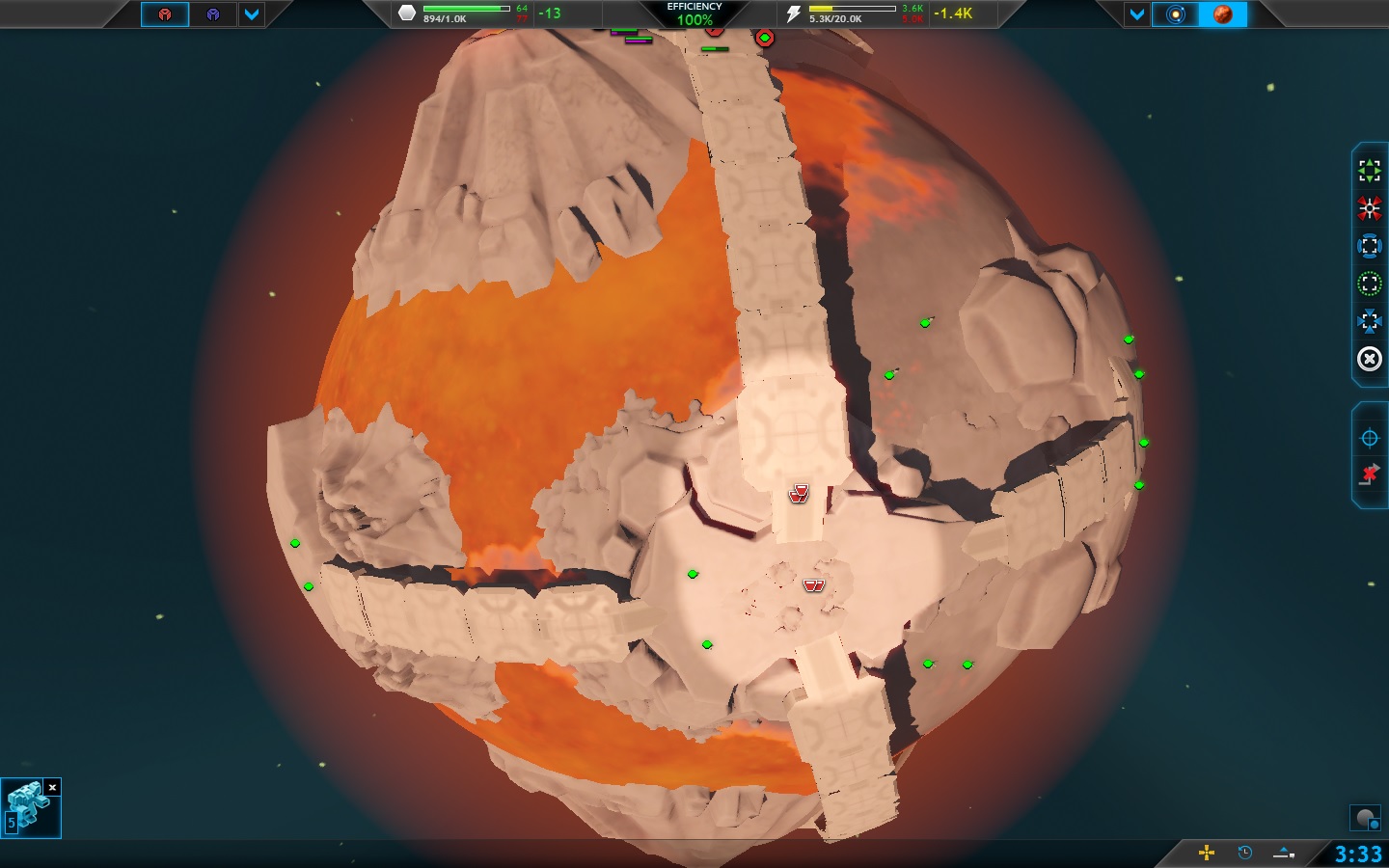Toggle the red X movement mode

1369,475
